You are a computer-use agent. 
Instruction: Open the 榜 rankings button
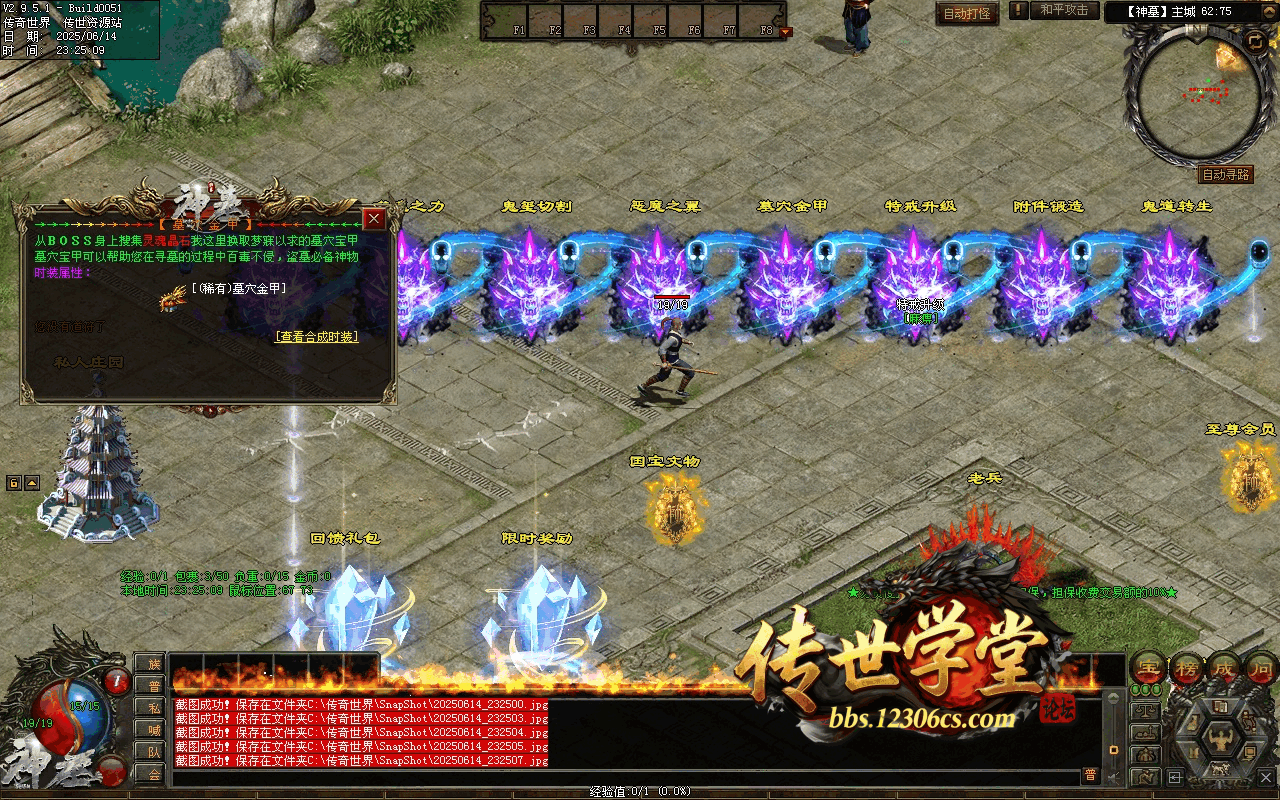(x=1188, y=668)
